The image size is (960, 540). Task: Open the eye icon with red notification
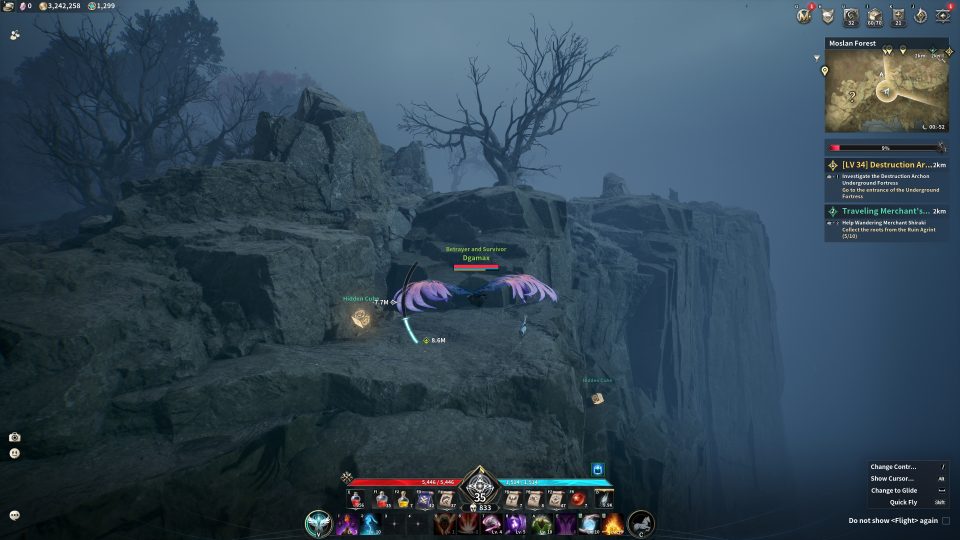click(x=942, y=16)
